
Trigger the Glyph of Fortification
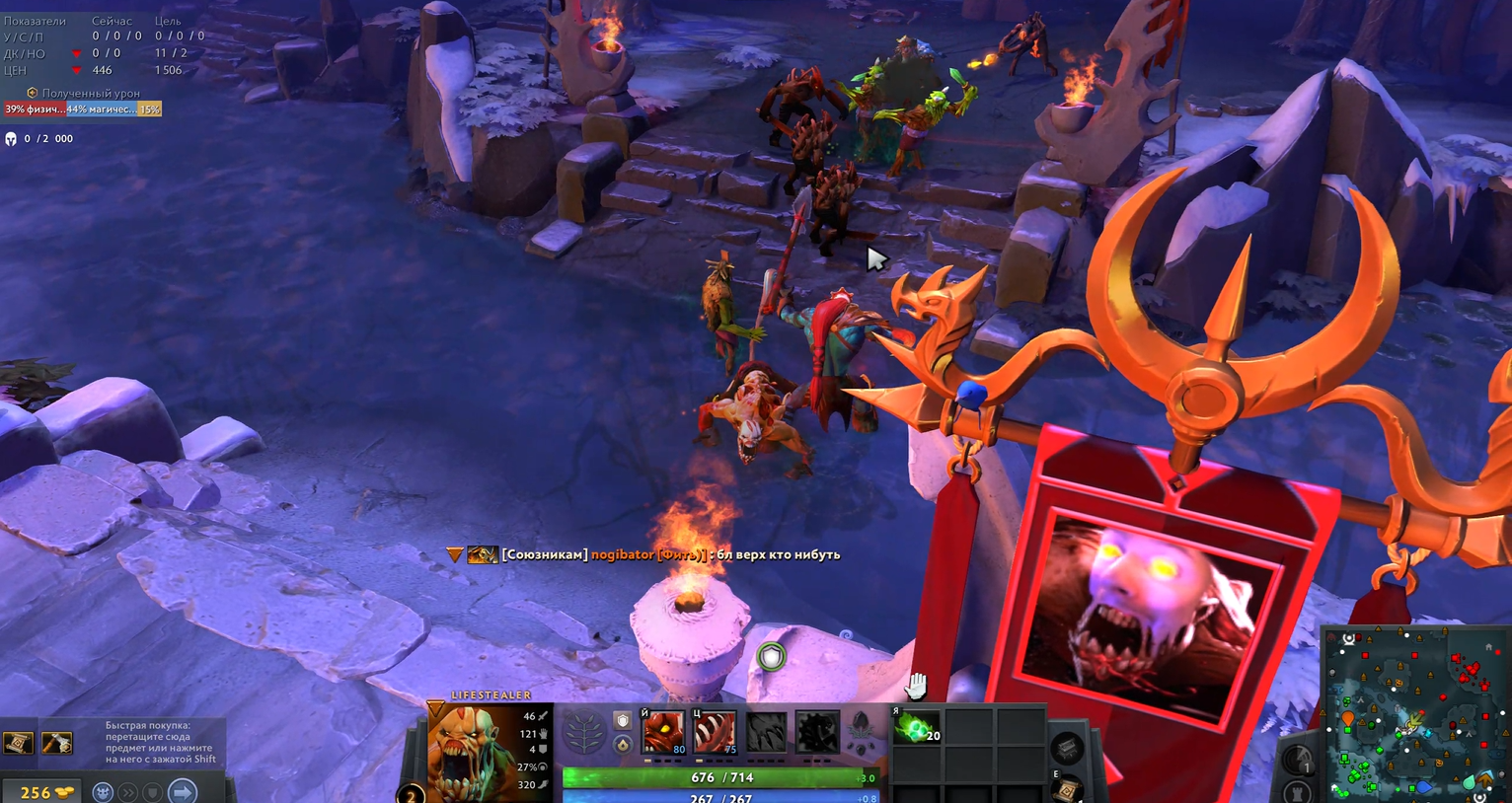pos(1298,792)
